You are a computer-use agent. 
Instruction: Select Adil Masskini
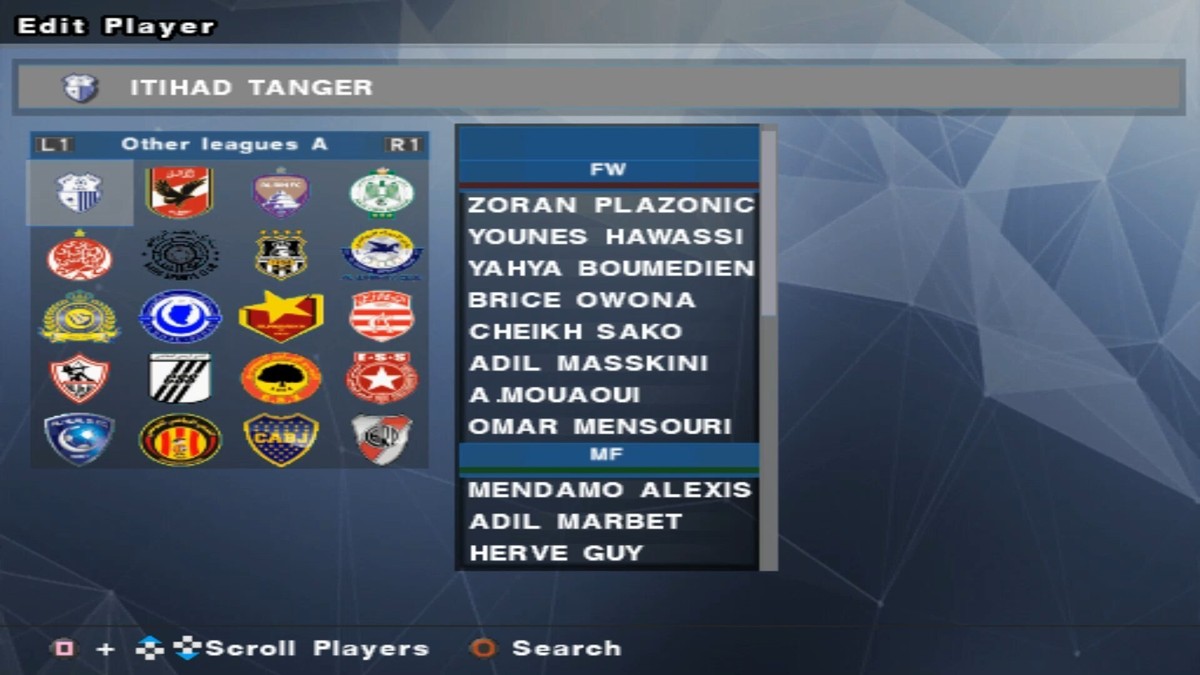tap(588, 363)
